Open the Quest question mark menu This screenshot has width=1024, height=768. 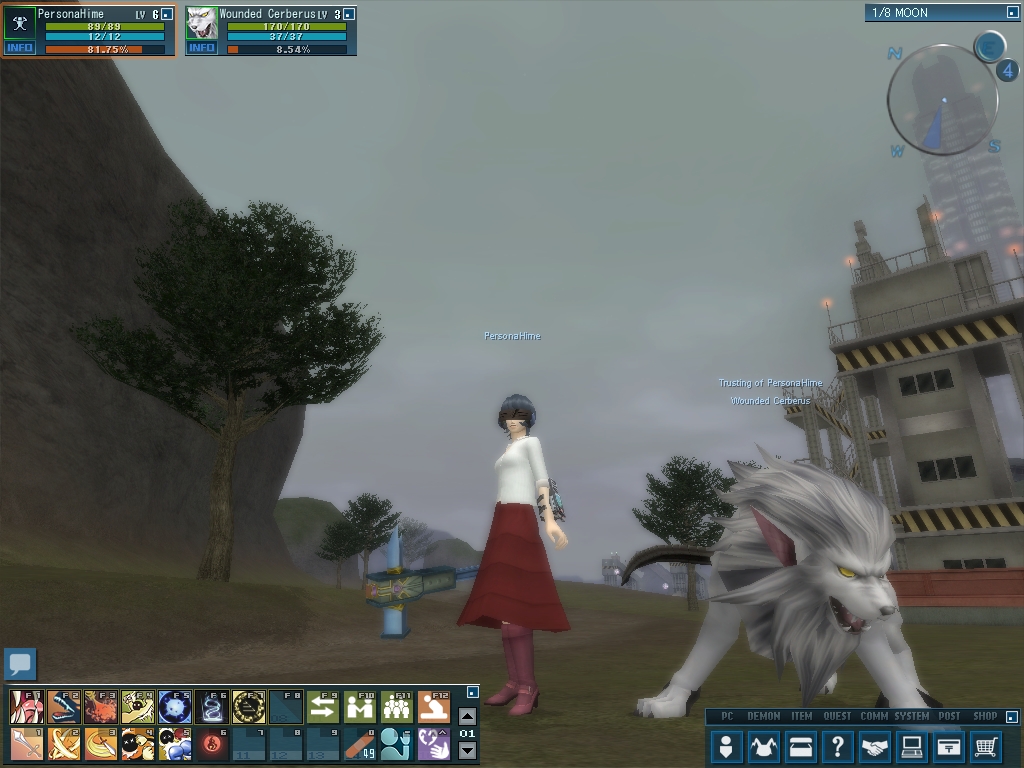click(x=837, y=746)
